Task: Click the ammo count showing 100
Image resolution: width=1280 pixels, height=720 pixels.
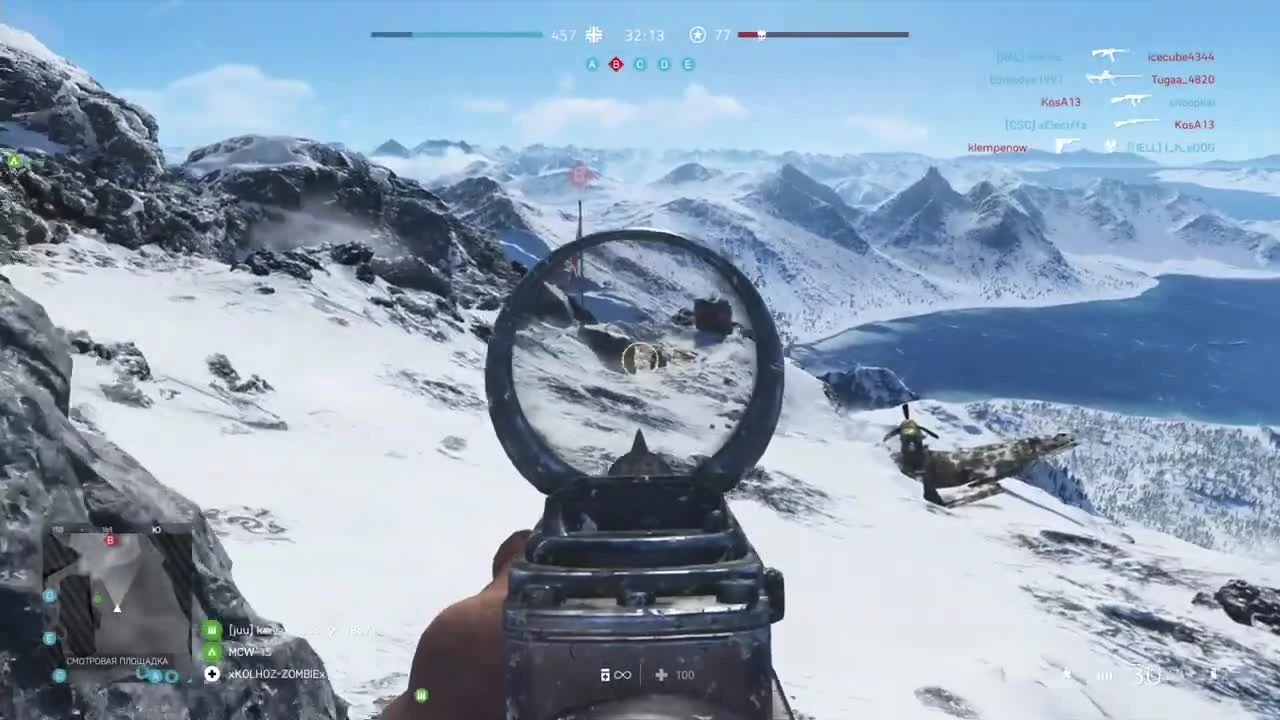Action: [684, 675]
